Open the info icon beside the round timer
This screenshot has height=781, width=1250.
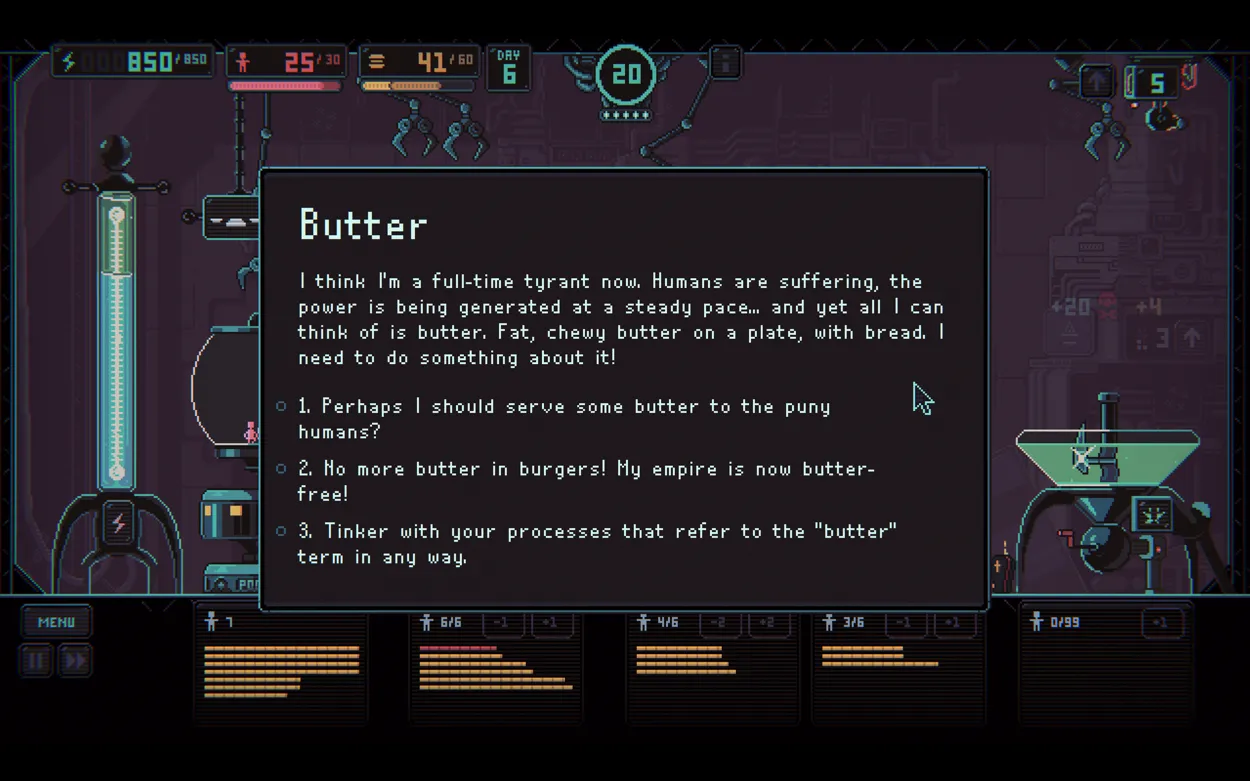pyautogui.click(x=725, y=63)
